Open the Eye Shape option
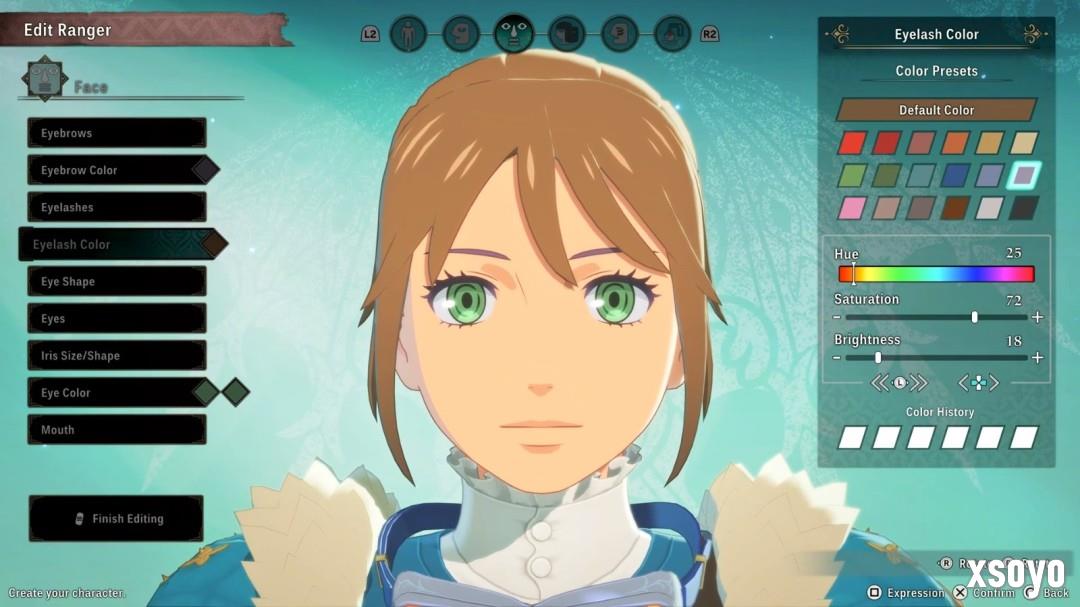 (x=116, y=281)
